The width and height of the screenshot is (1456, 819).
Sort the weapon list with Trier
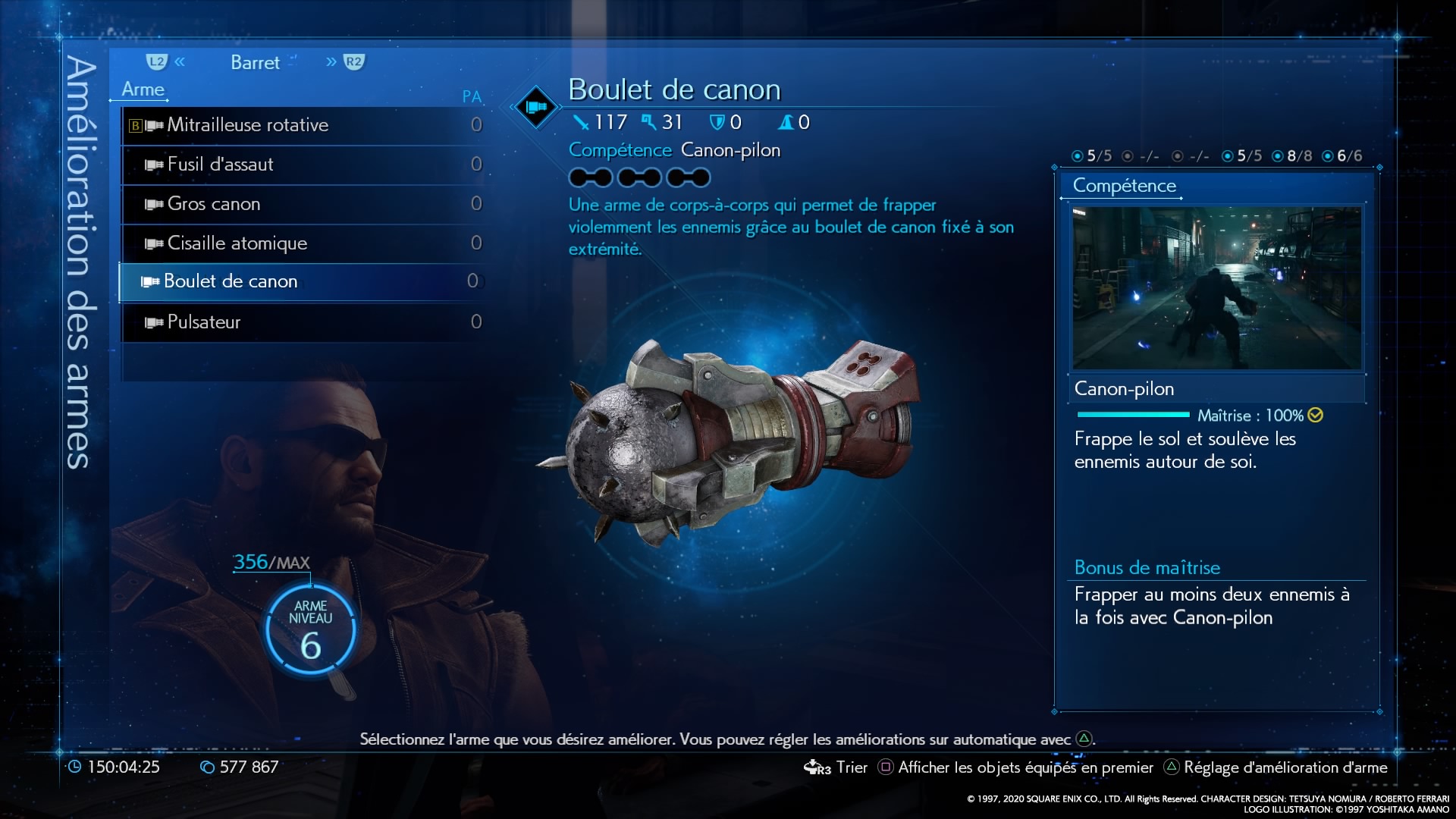(x=836, y=767)
